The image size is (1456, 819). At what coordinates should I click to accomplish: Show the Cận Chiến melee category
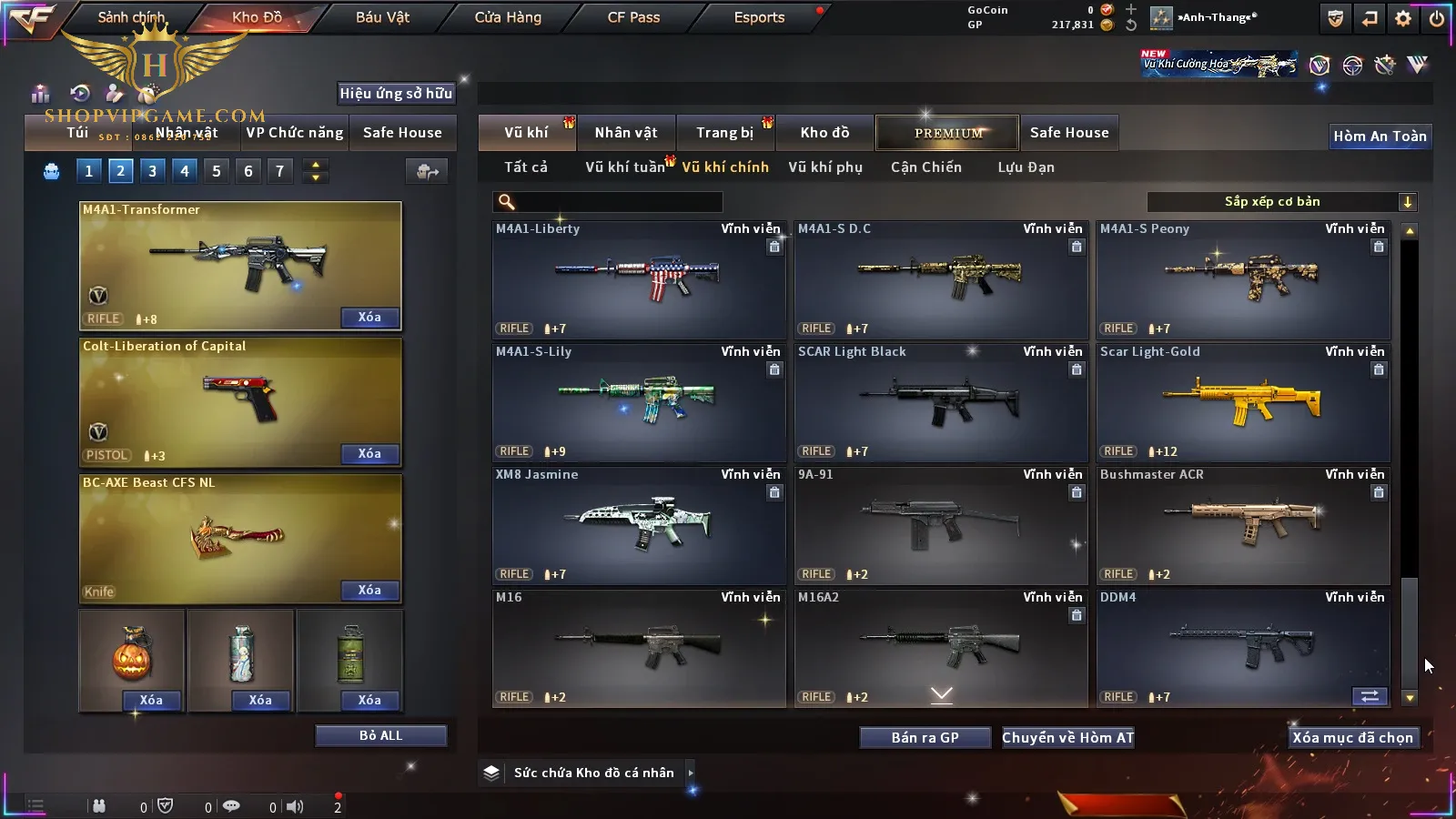coord(925,167)
